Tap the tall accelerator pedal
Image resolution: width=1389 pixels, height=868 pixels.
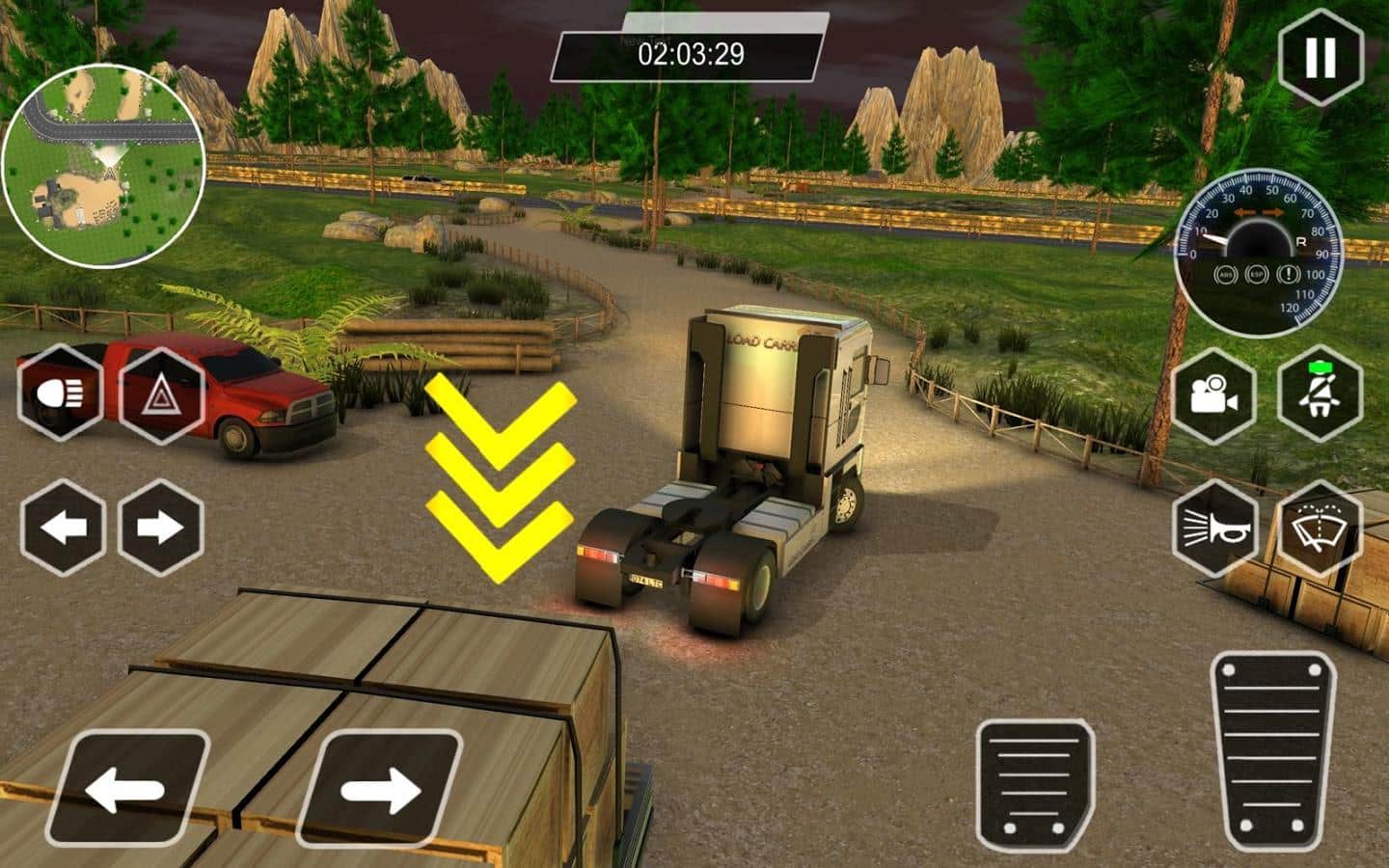(1272, 752)
